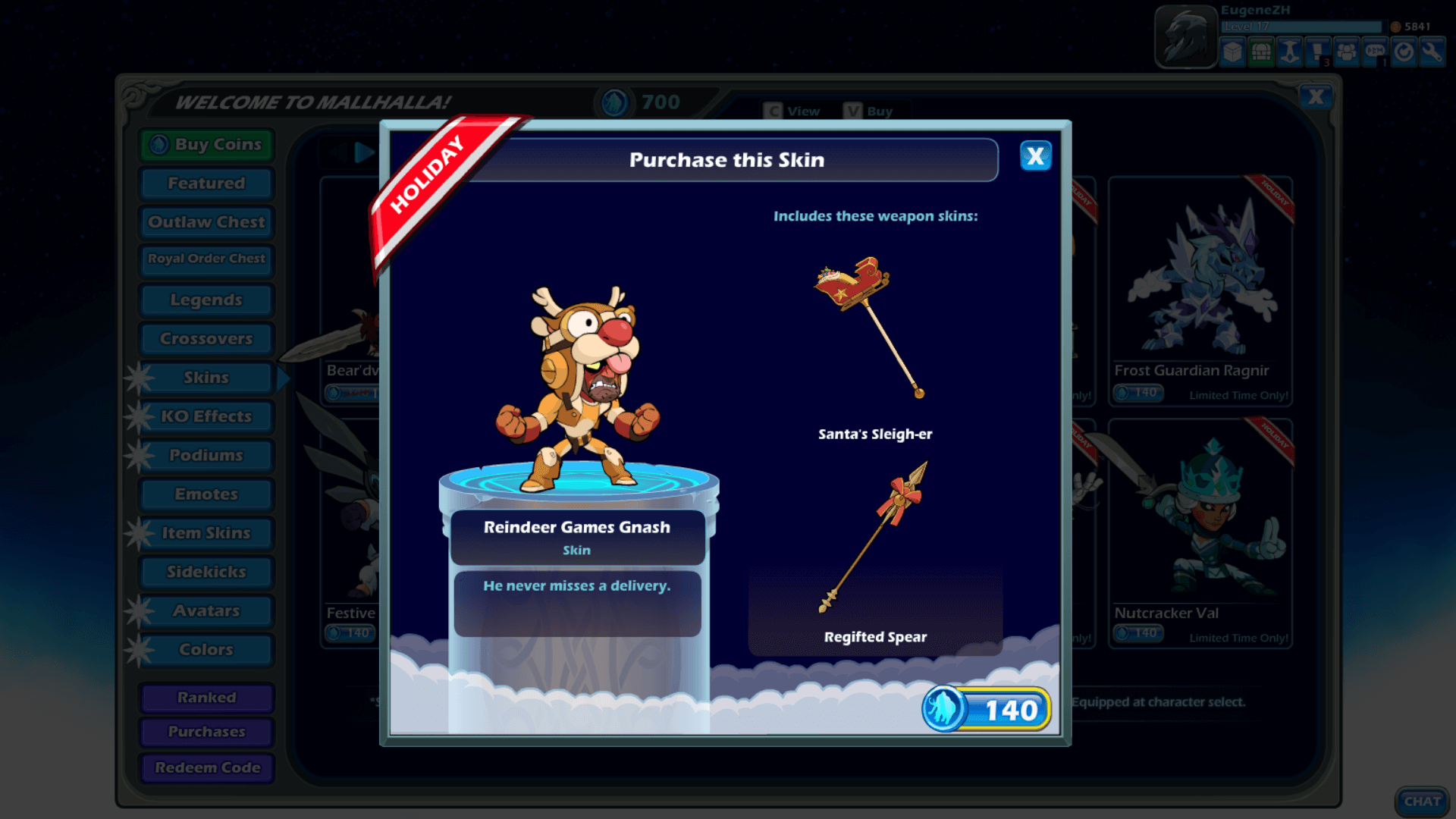
Task: Open the Royal Order Chest category
Action: point(206,259)
